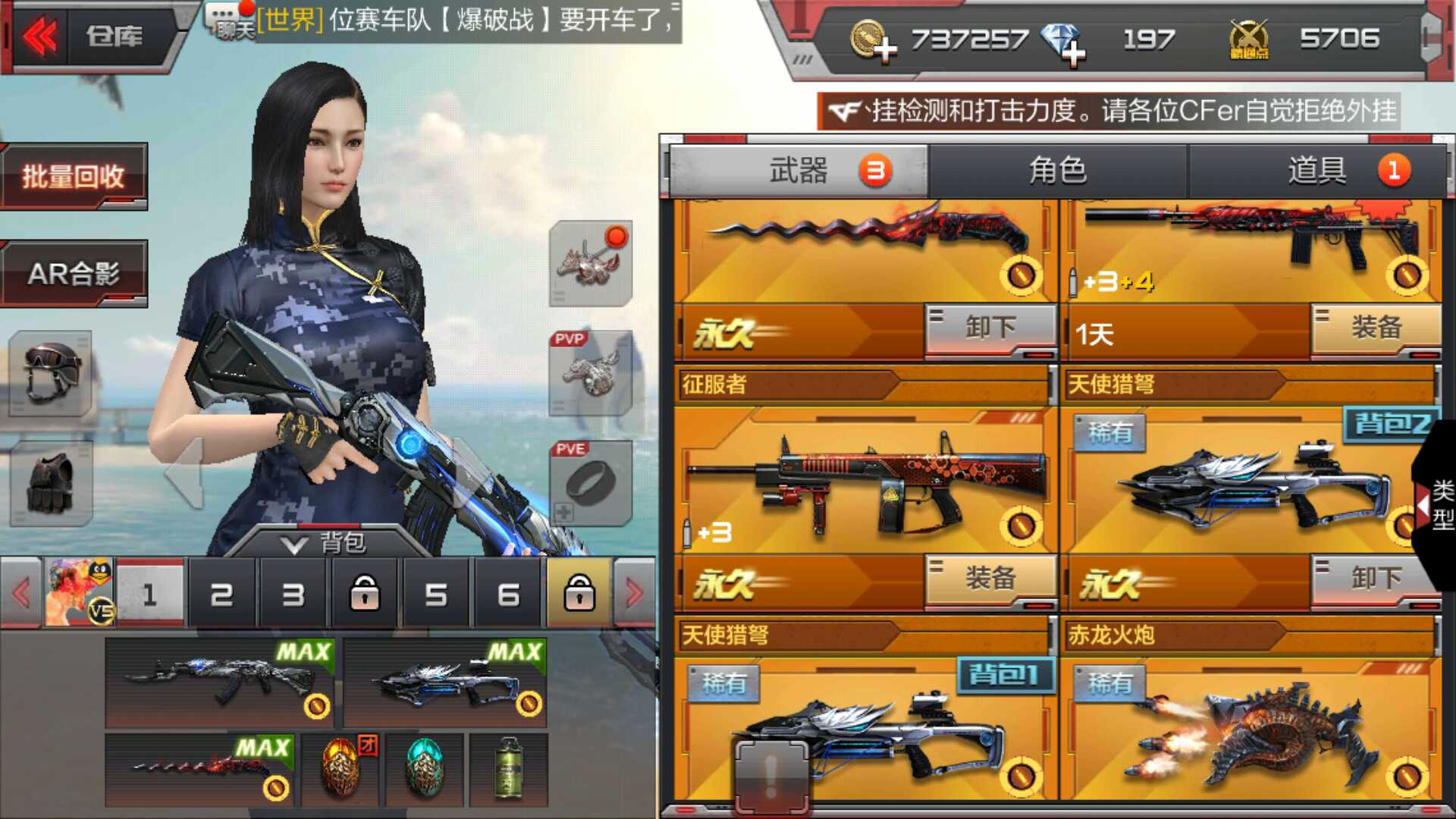Select the PVE ring accessory slot

(591, 483)
